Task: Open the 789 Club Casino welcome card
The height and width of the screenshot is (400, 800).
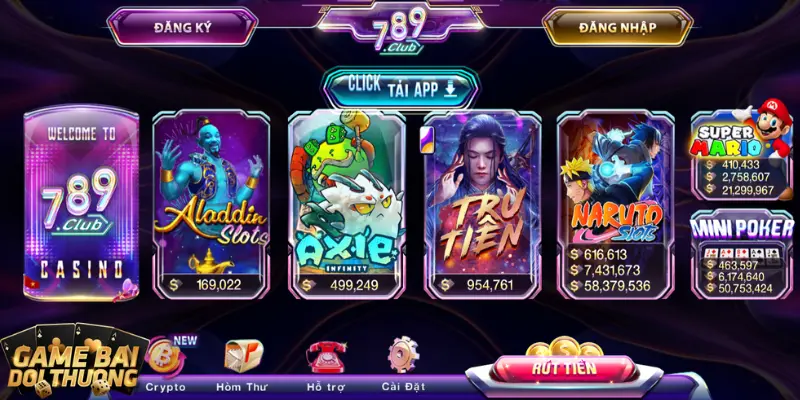Action: [x=82, y=200]
